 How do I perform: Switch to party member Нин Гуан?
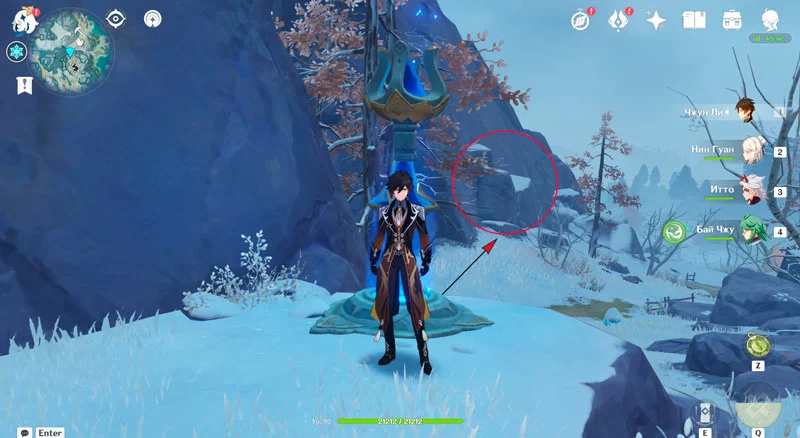pyautogui.click(x=752, y=150)
